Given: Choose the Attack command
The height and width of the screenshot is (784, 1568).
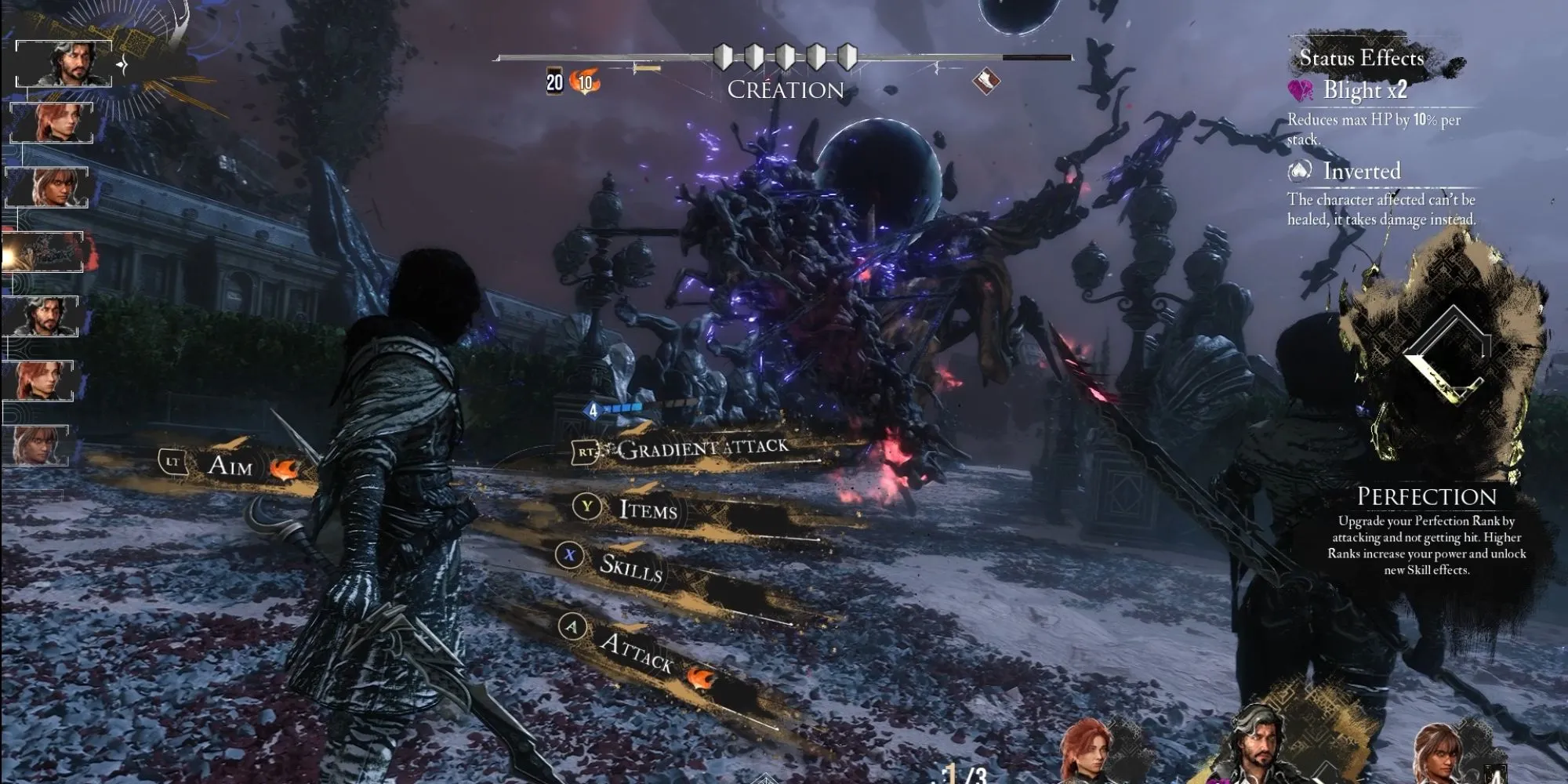Looking at the screenshot, I should (635, 650).
